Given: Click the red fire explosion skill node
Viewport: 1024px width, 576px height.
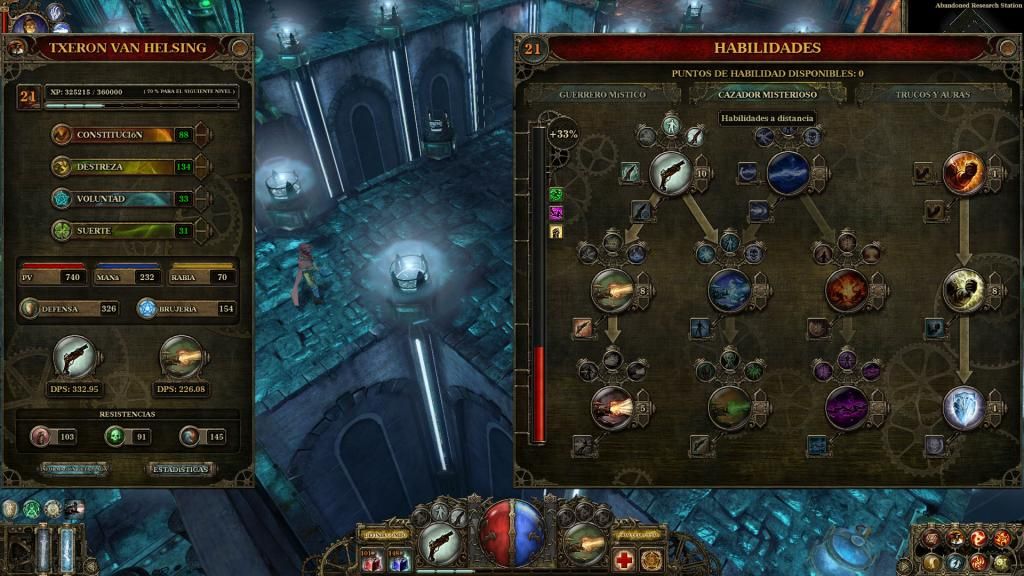Looking at the screenshot, I should pyautogui.click(x=846, y=290).
